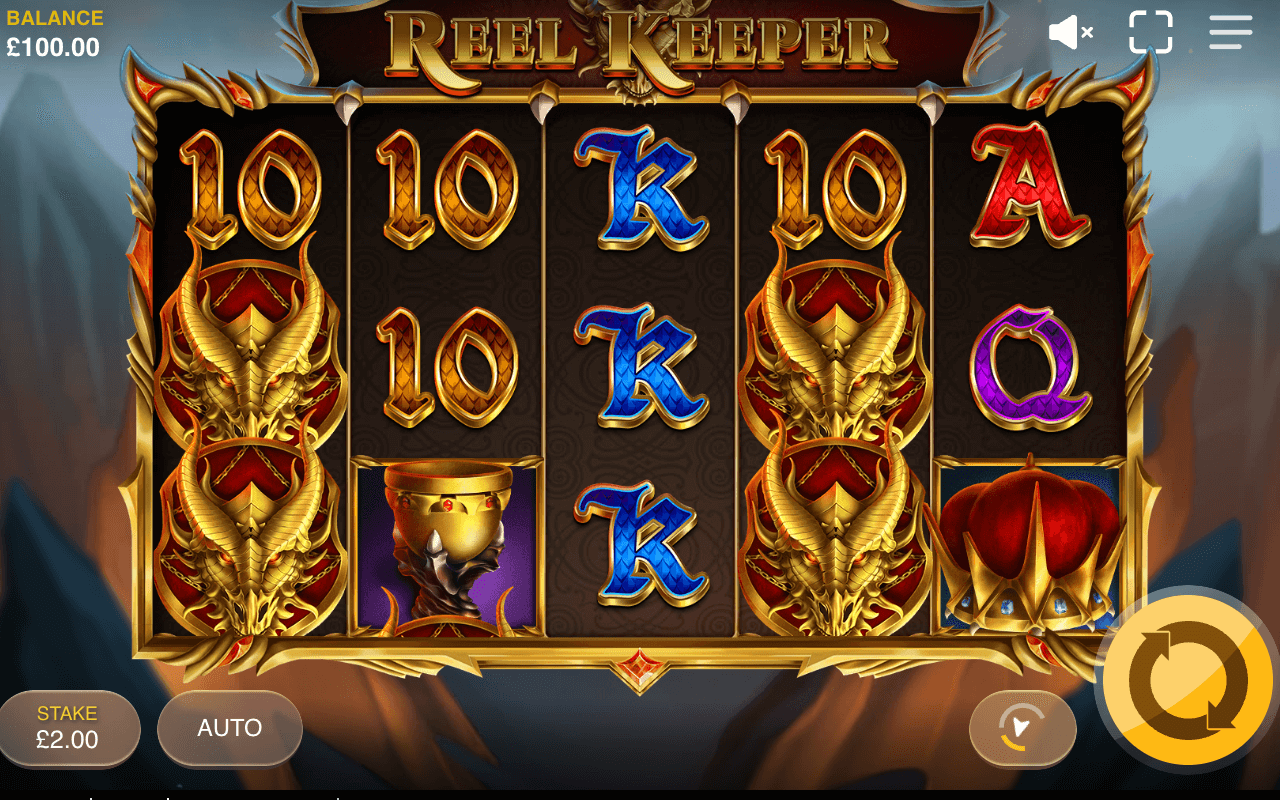Toggle fullscreen display
Image resolution: width=1280 pixels, height=800 pixels.
coord(1152,32)
